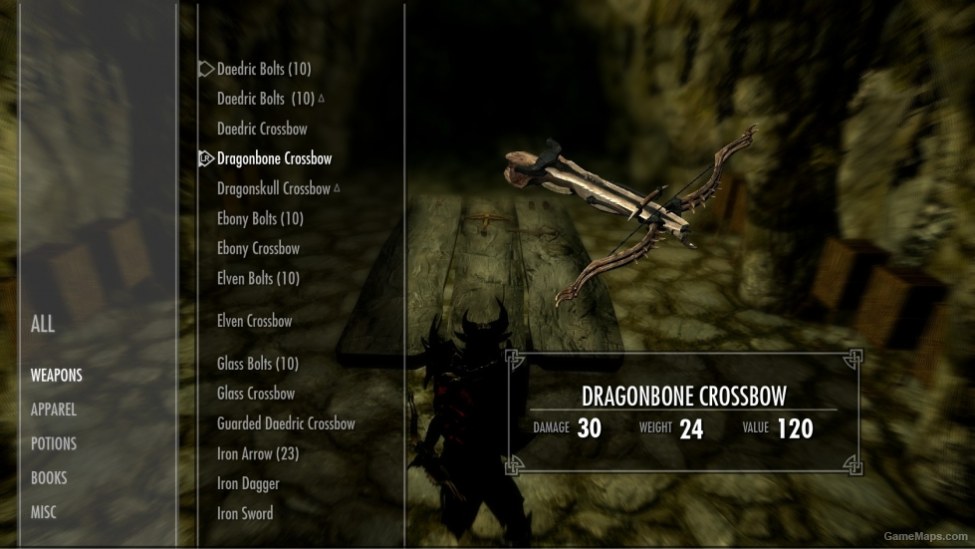
Task: Select Glass Bolts (10)
Action: [x=258, y=364]
